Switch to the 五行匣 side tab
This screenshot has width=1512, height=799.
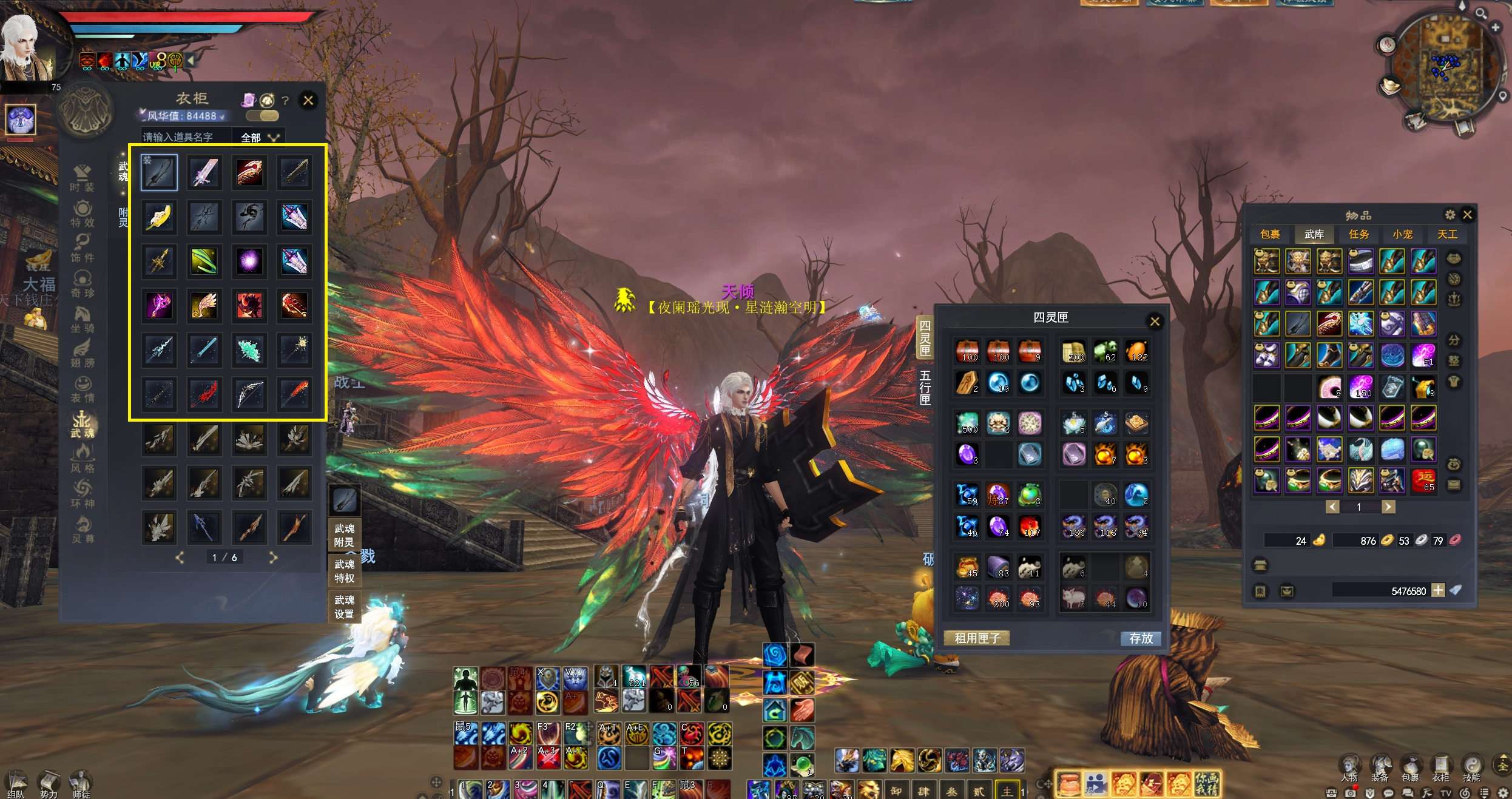click(925, 388)
